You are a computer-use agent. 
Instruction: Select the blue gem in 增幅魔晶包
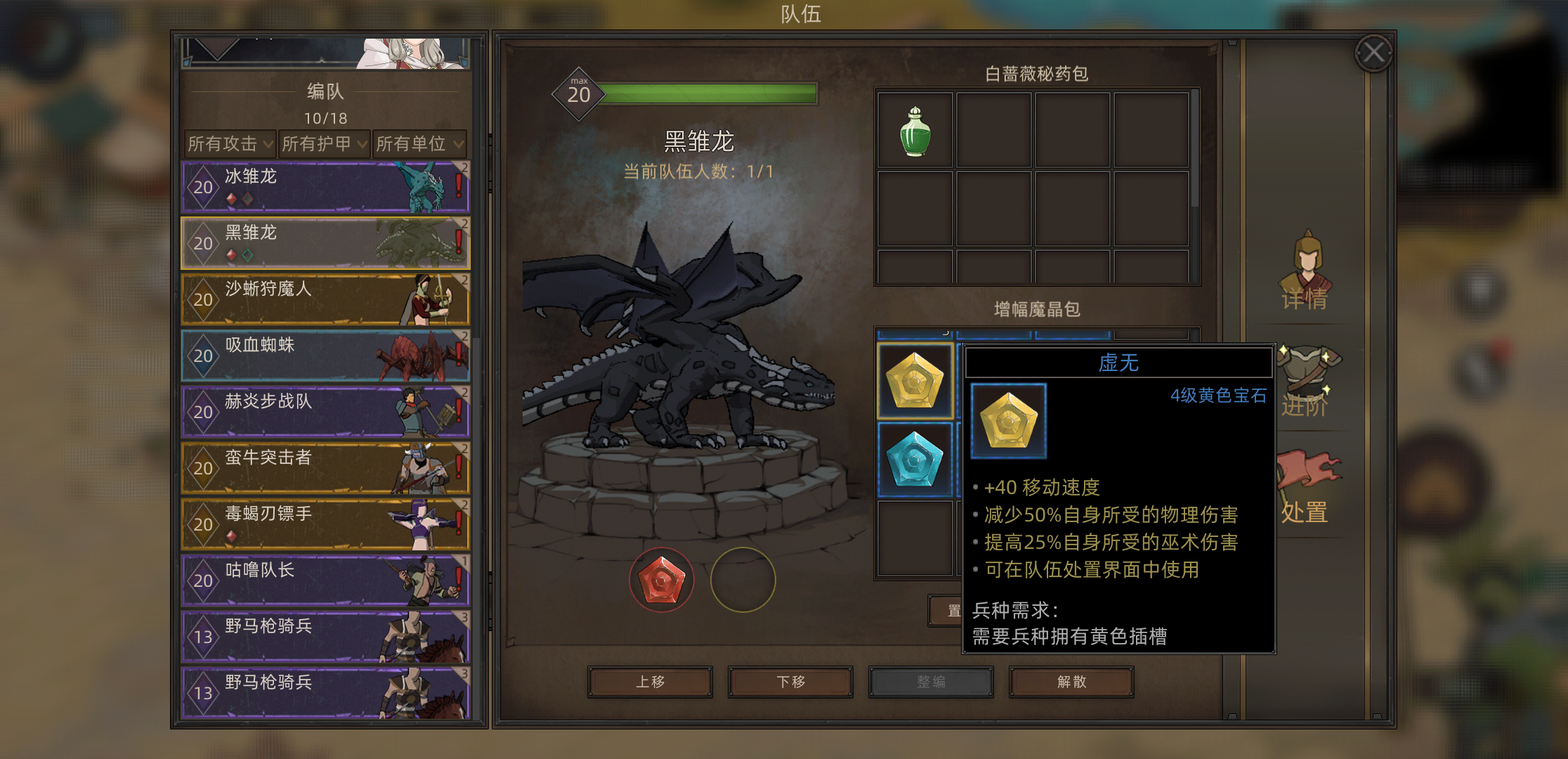pos(915,460)
